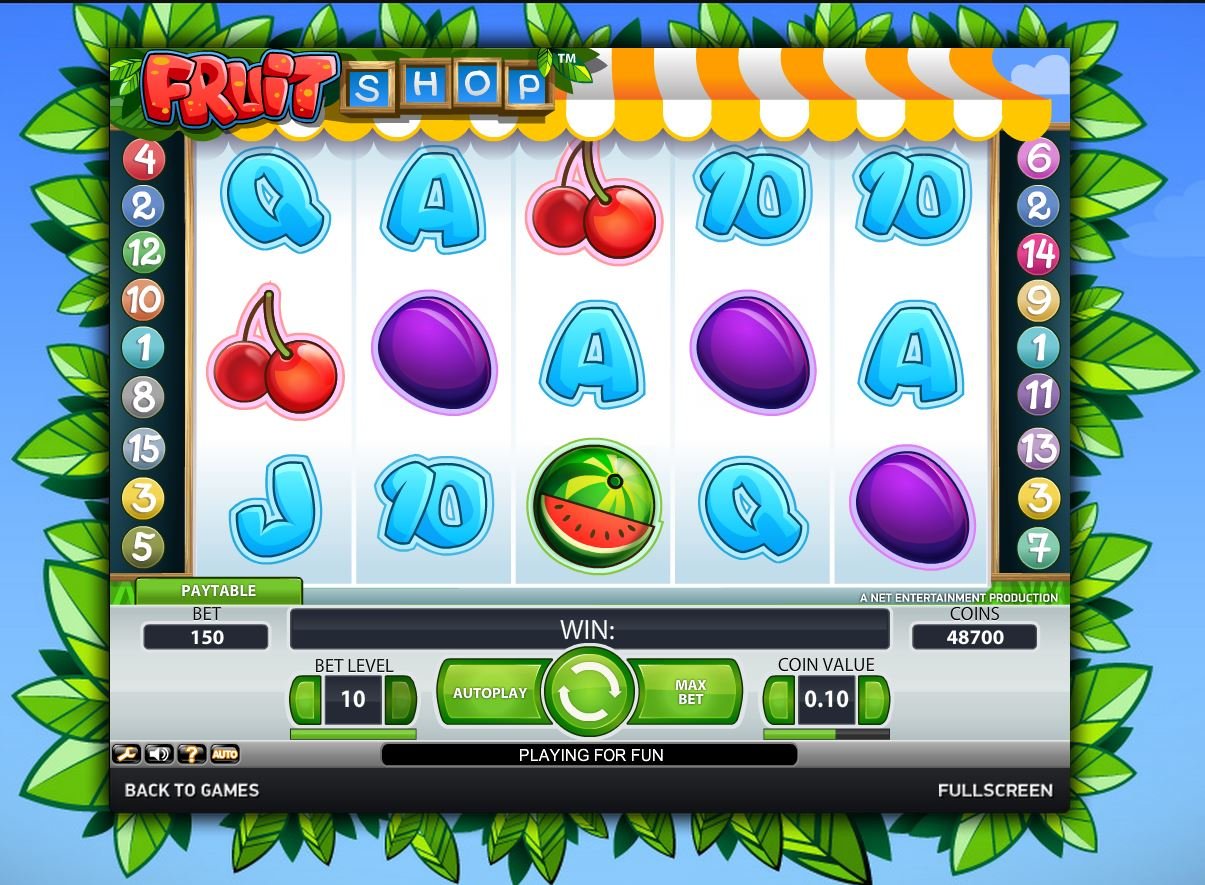The image size is (1205, 885).
Task: Select bet line 12 on the left
Action: [143, 252]
